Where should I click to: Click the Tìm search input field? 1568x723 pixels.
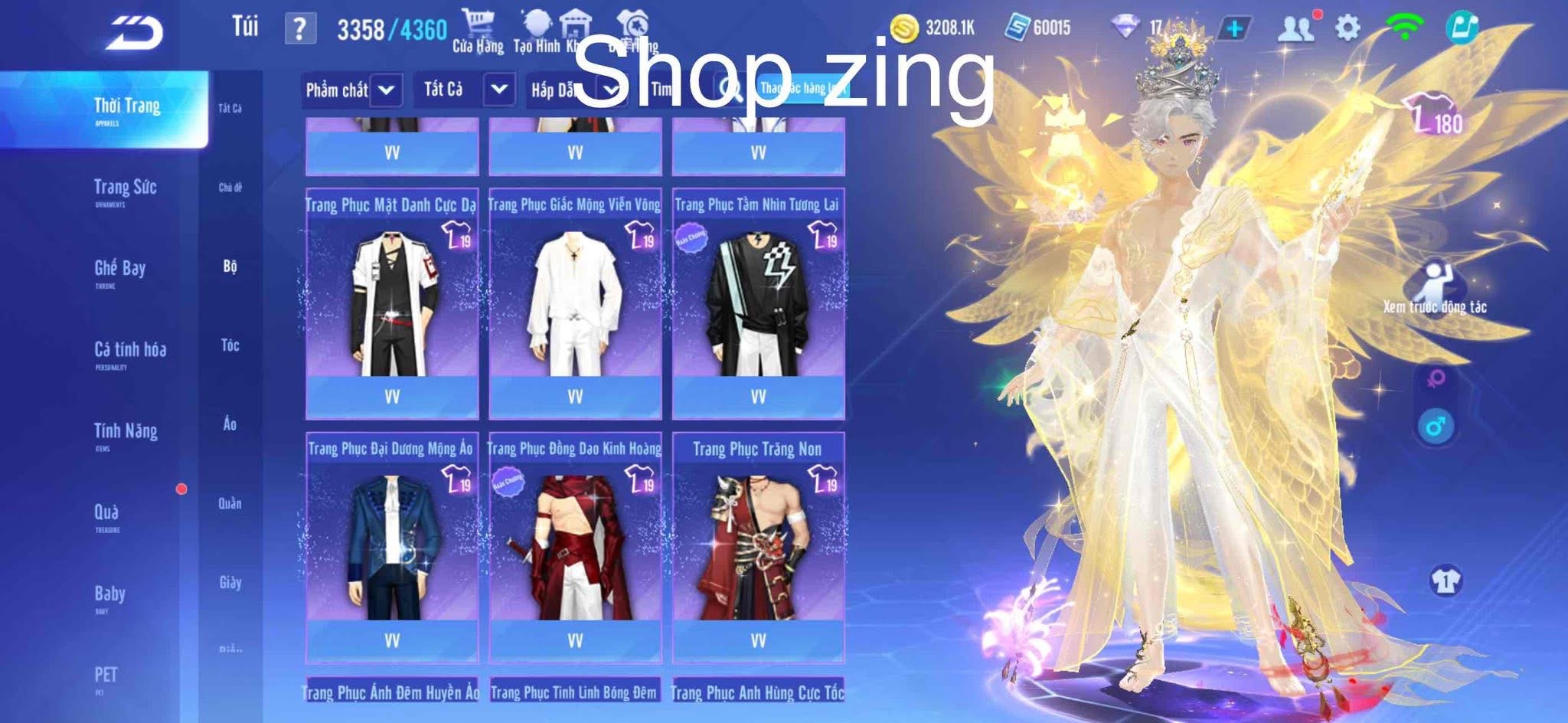click(x=674, y=90)
